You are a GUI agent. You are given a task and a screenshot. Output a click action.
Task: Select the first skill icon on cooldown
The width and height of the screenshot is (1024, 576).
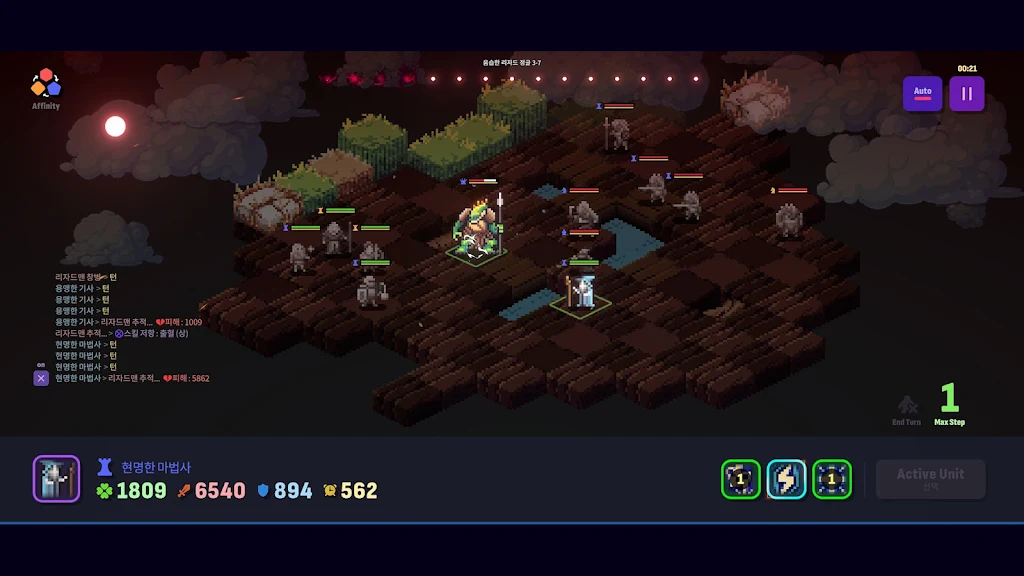coord(740,480)
